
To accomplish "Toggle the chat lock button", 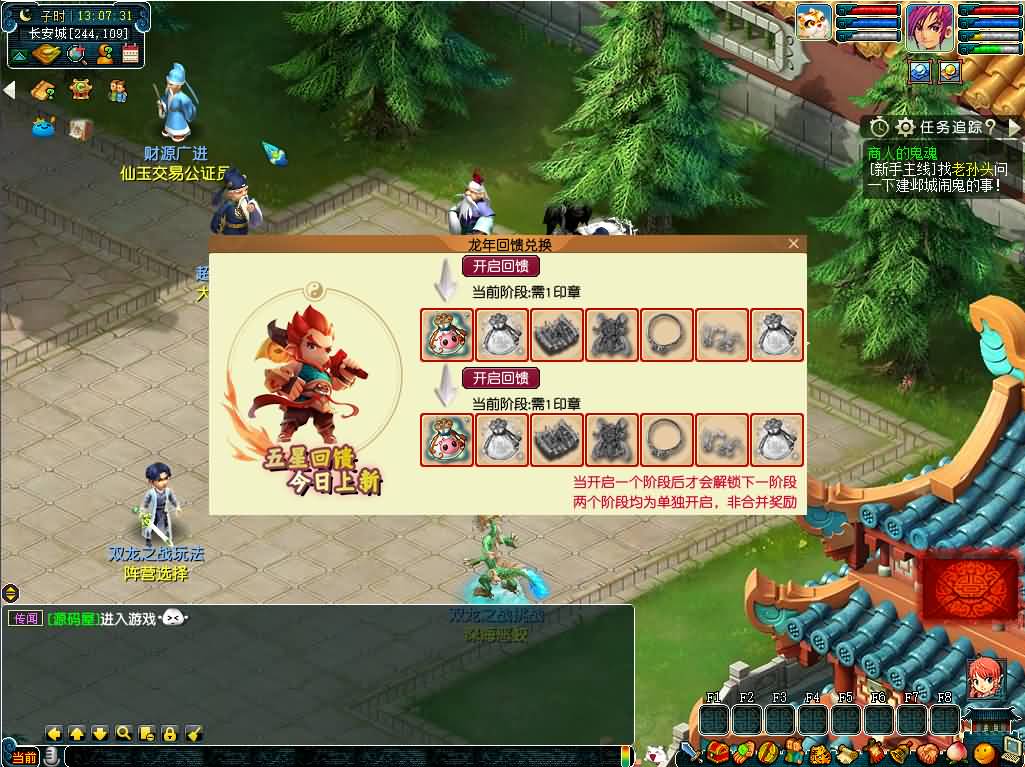I will pos(170,733).
